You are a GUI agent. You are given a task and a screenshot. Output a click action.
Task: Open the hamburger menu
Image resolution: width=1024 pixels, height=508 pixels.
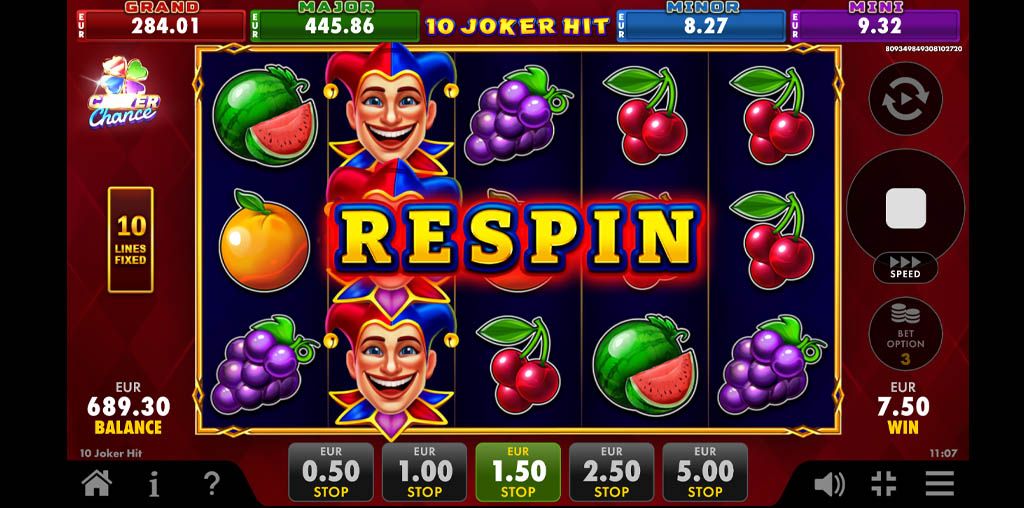pos(939,485)
